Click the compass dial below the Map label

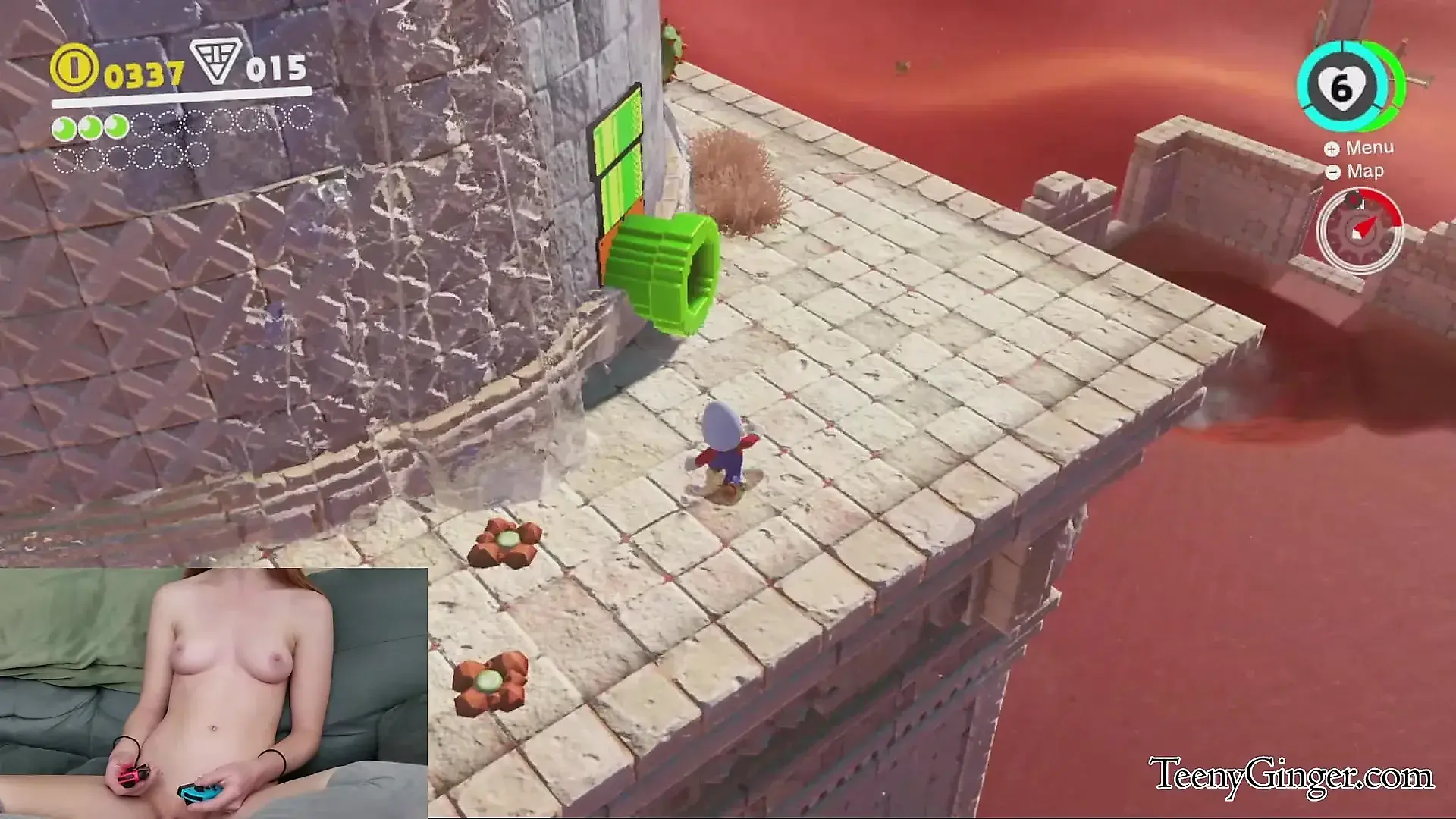pos(1360,230)
